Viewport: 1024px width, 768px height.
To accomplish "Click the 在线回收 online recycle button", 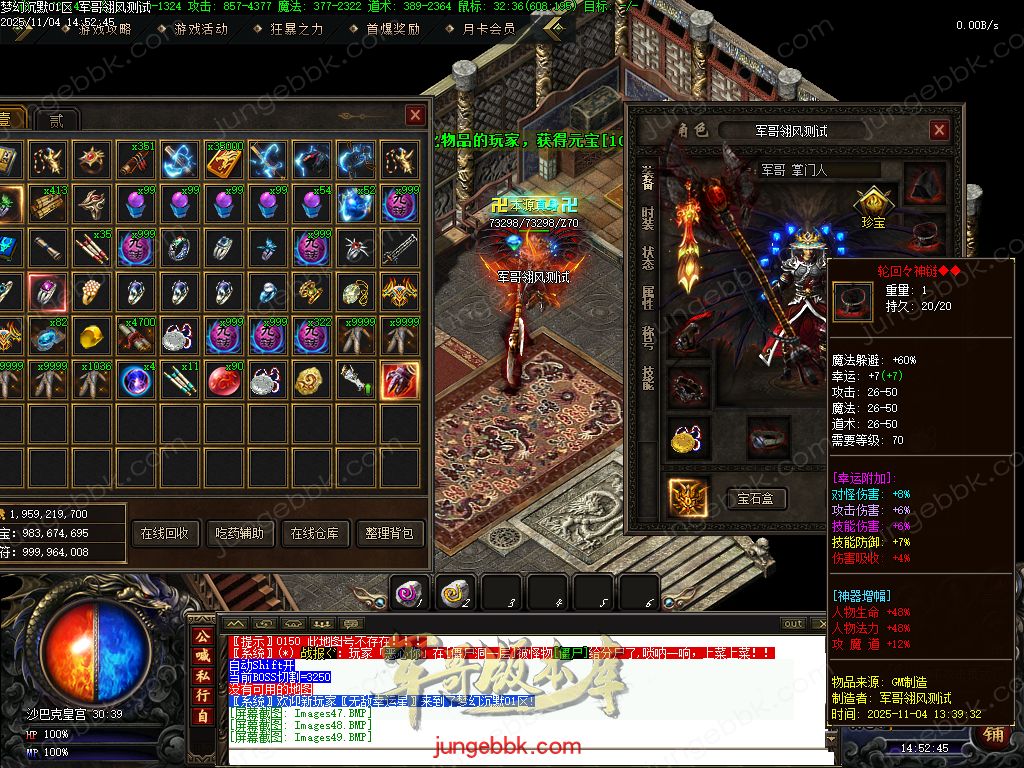I will point(165,533).
